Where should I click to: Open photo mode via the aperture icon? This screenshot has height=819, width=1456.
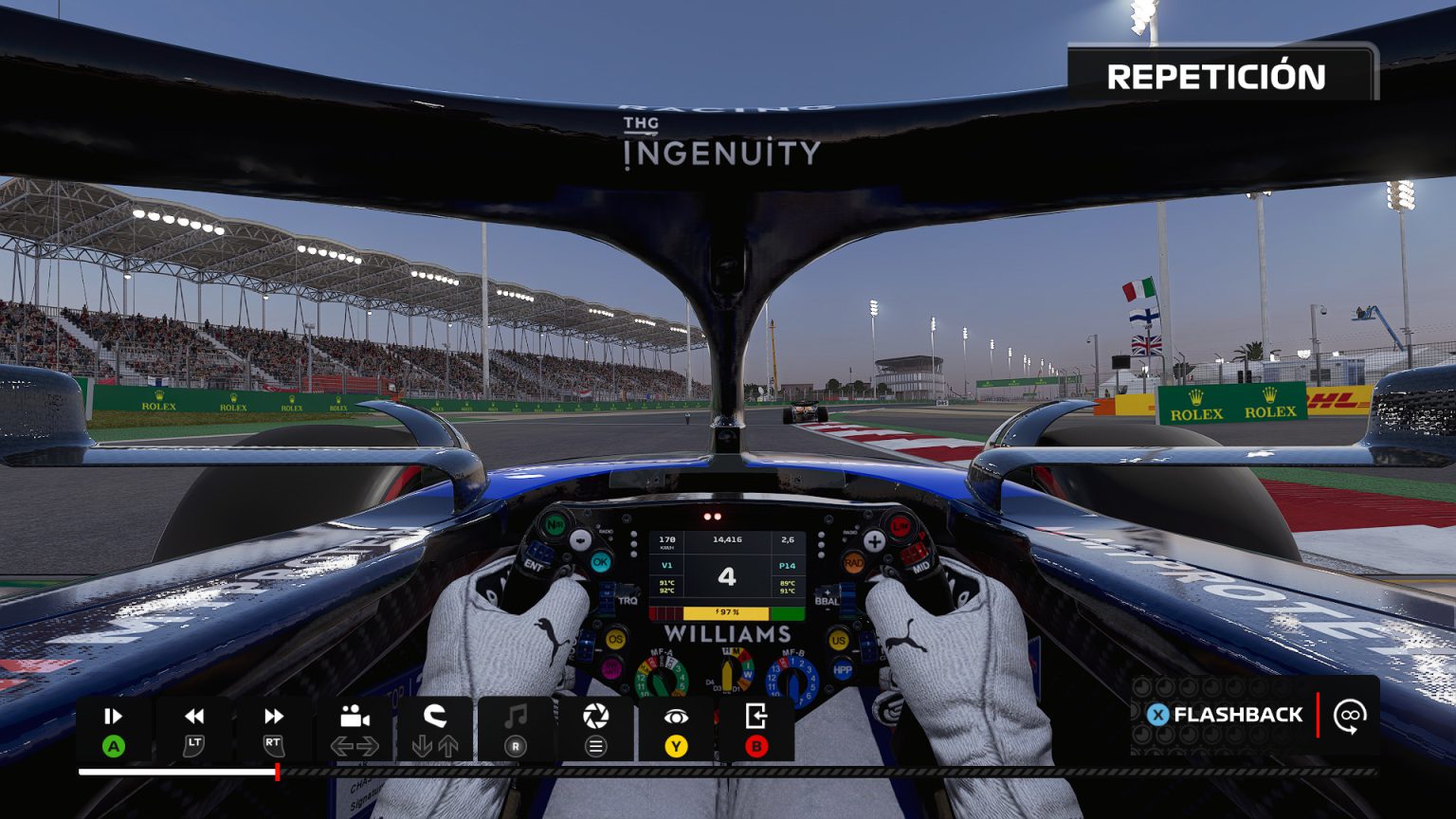594,717
